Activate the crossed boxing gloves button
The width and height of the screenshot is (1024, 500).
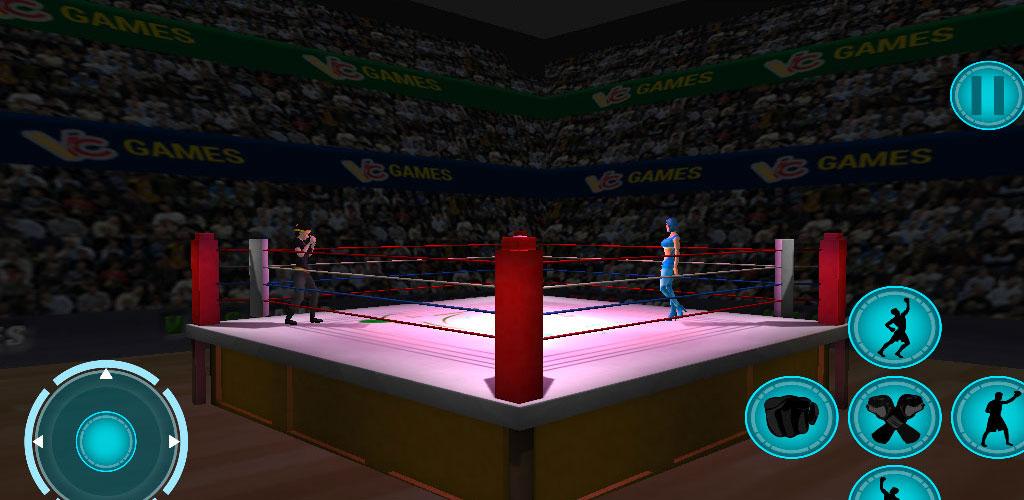point(894,417)
